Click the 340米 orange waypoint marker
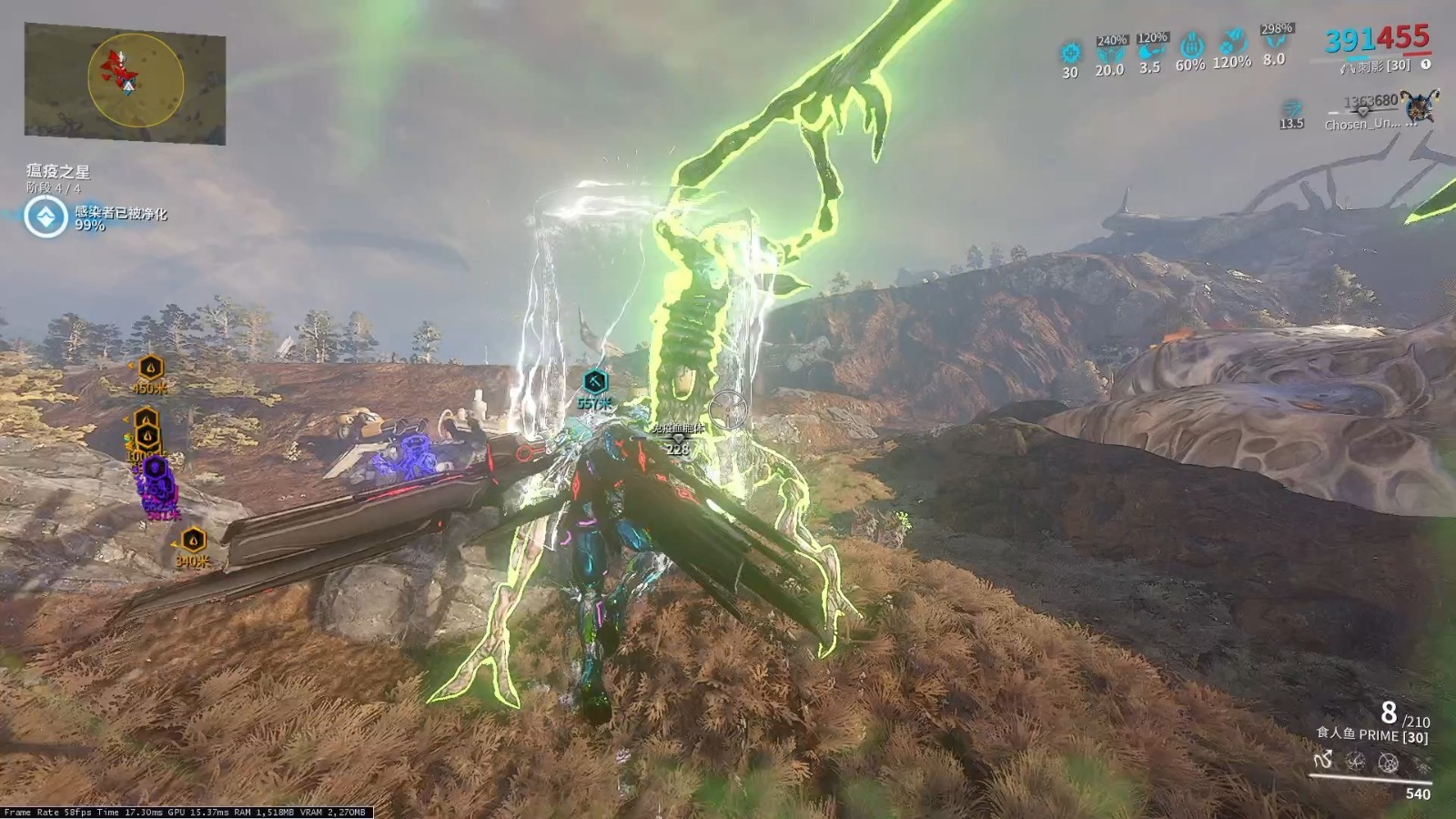 [193, 541]
